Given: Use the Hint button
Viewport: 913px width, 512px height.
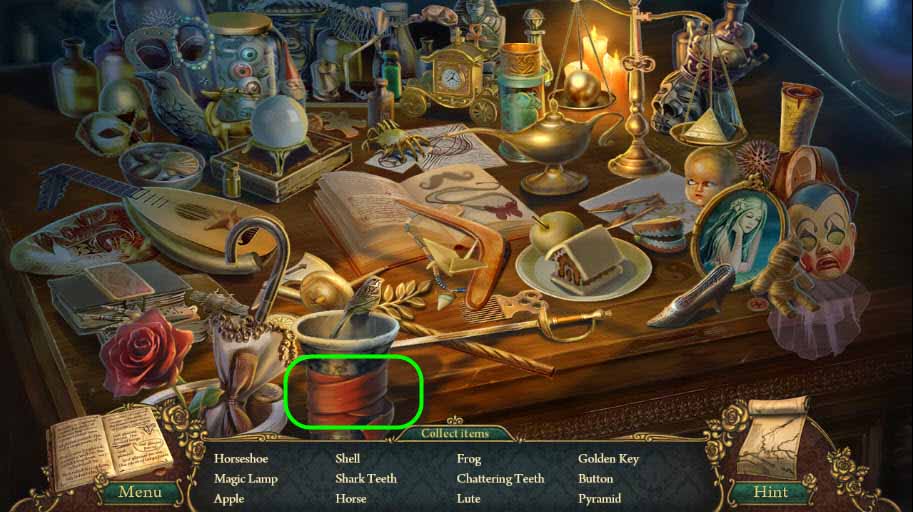Looking at the screenshot, I should [769, 491].
